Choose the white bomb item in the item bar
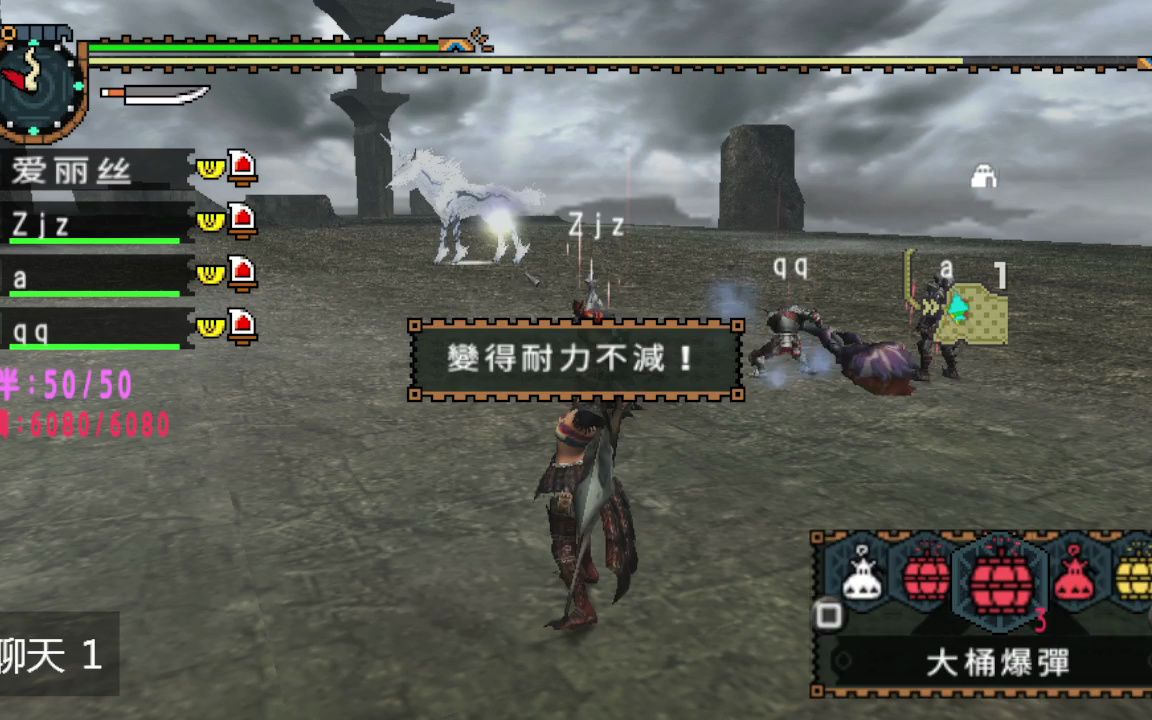Viewport: 1152px width, 720px height. click(861, 577)
